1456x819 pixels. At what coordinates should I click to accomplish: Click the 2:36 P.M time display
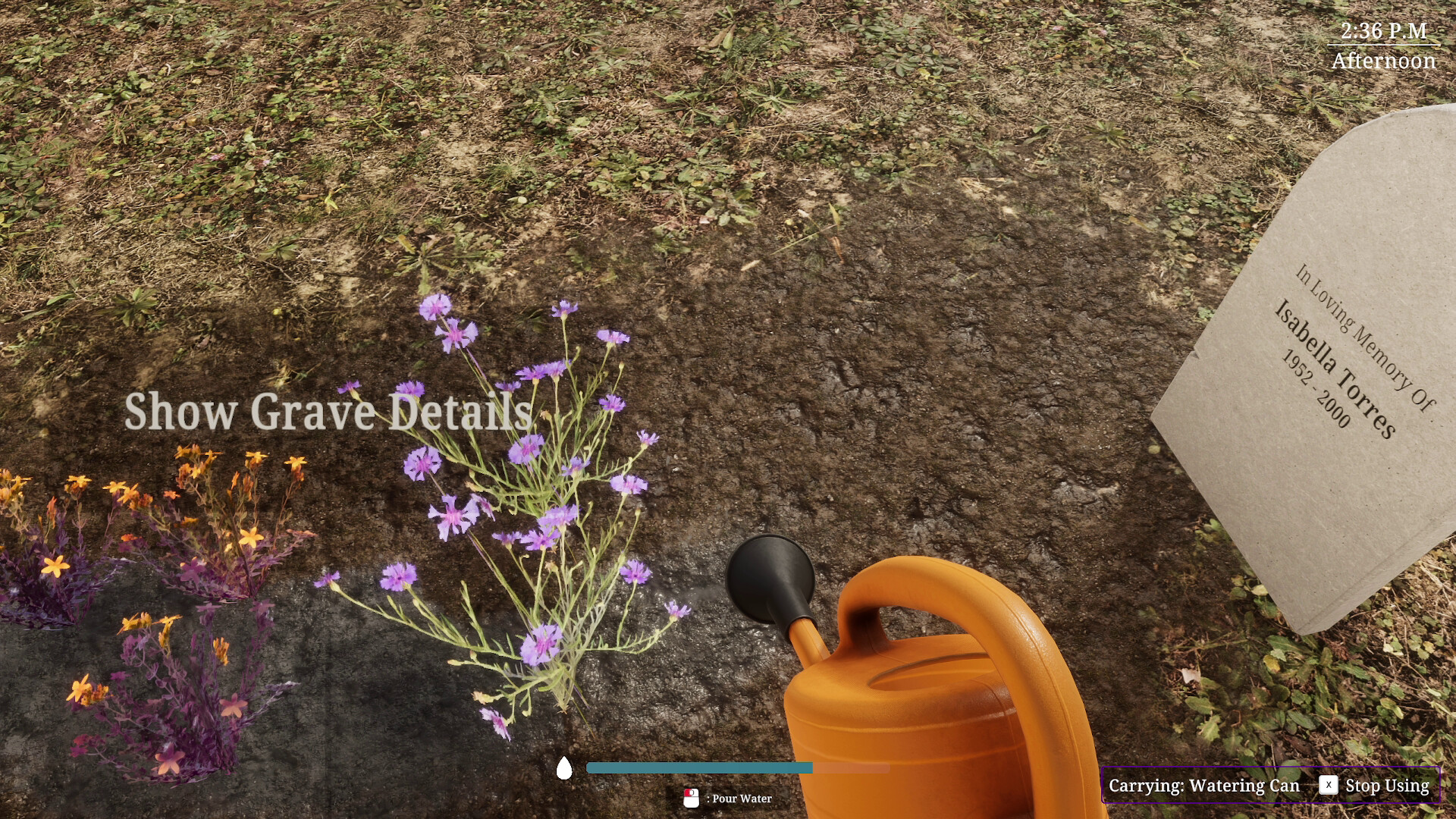pos(1382,31)
